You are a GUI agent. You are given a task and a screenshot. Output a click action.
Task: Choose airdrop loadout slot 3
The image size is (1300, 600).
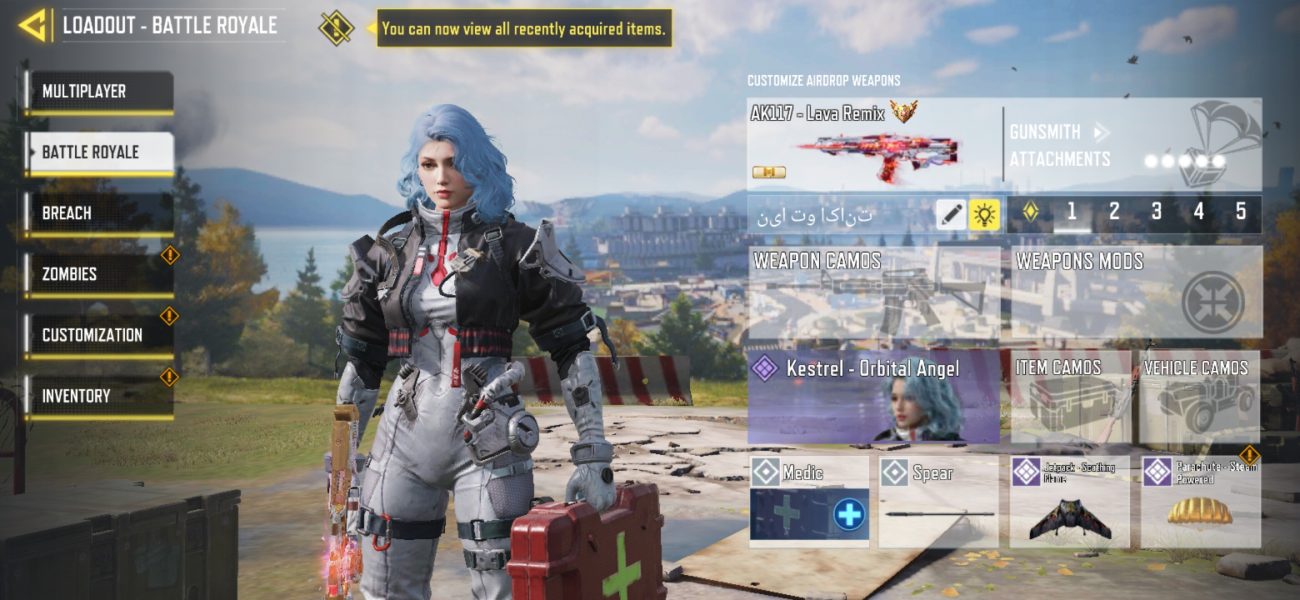click(1156, 212)
